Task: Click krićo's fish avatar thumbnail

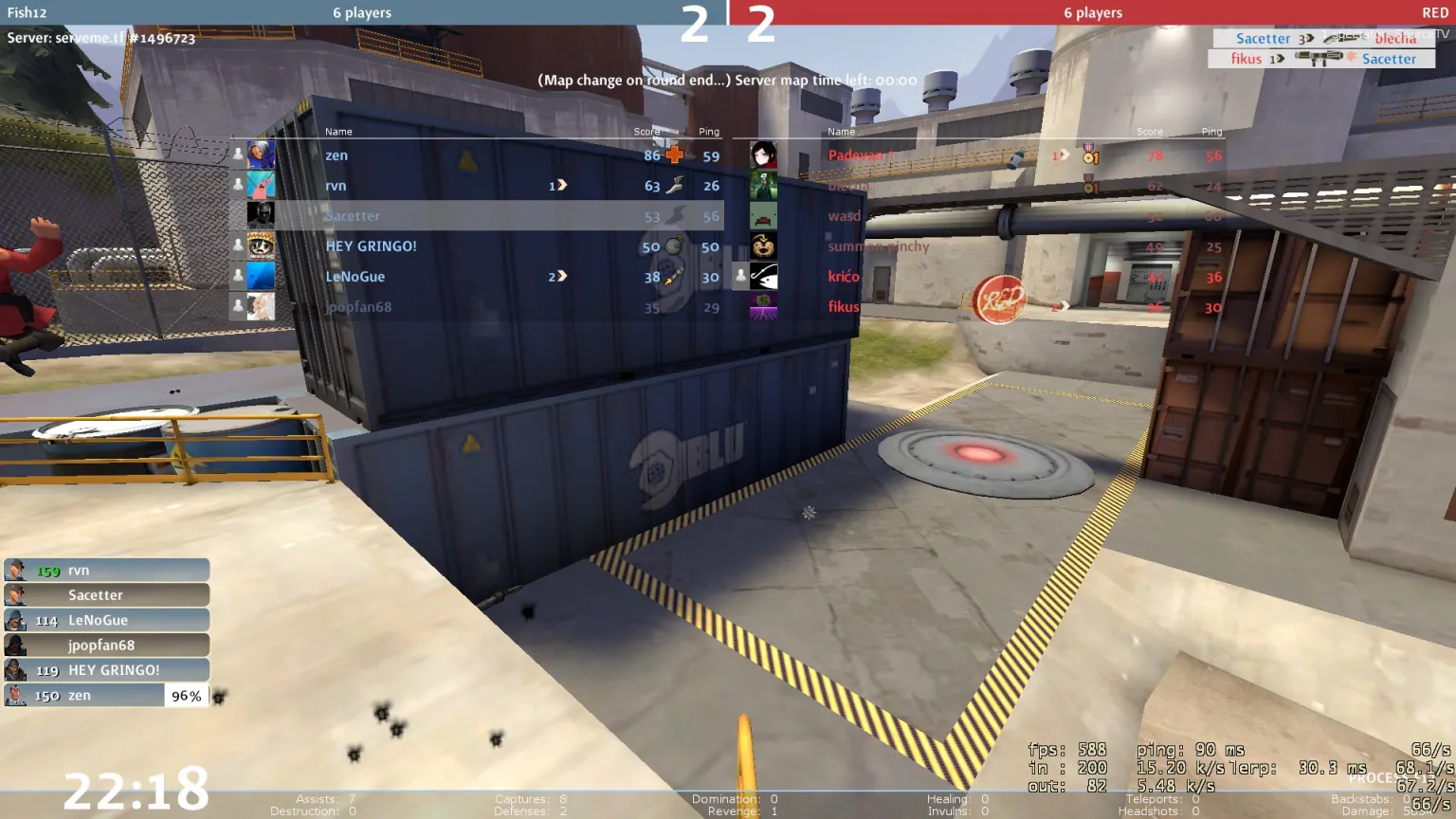Action: coord(763,276)
